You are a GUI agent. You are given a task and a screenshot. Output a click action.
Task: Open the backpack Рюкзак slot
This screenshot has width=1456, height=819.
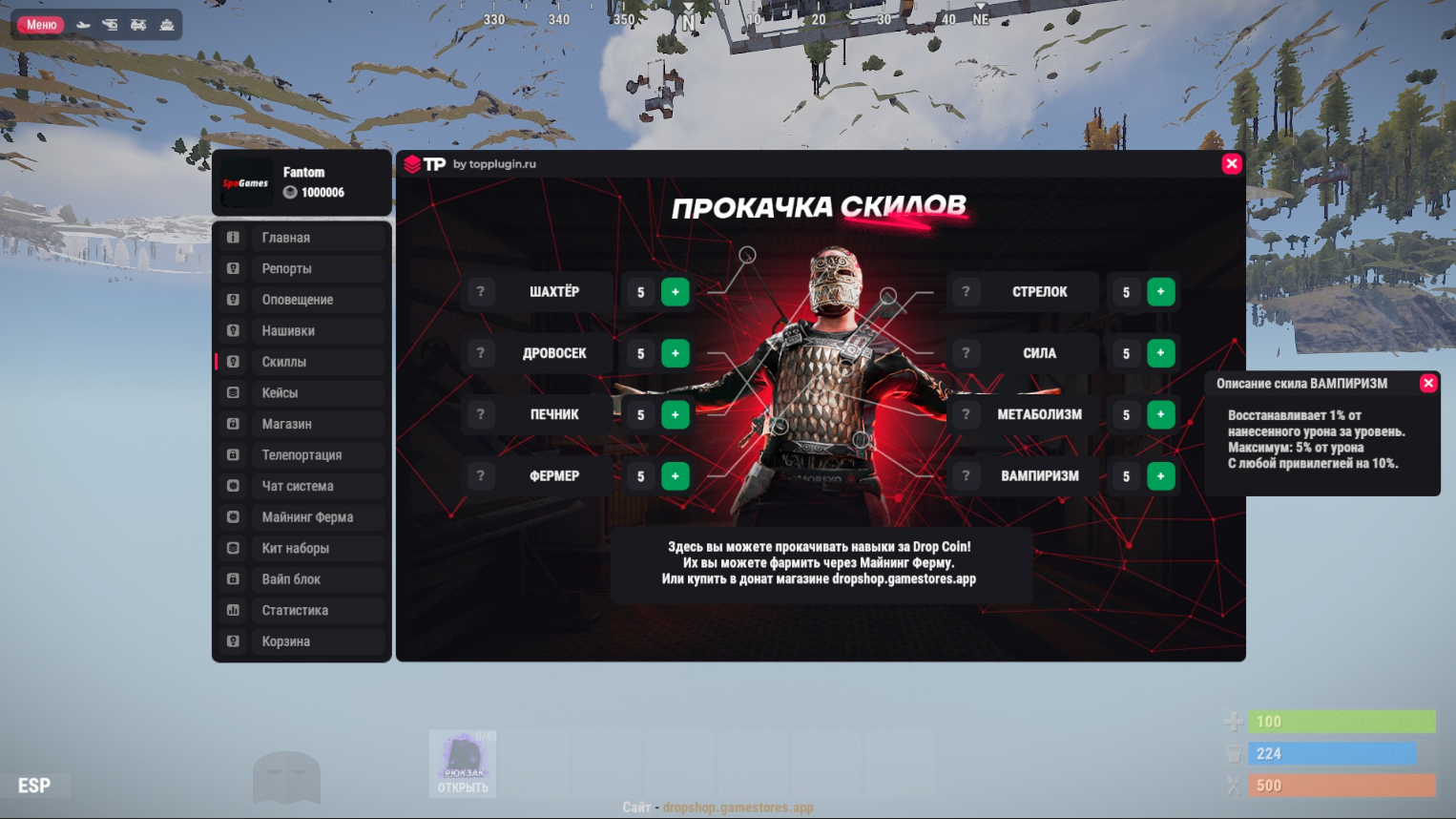pyautogui.click(x=463, y=764)
